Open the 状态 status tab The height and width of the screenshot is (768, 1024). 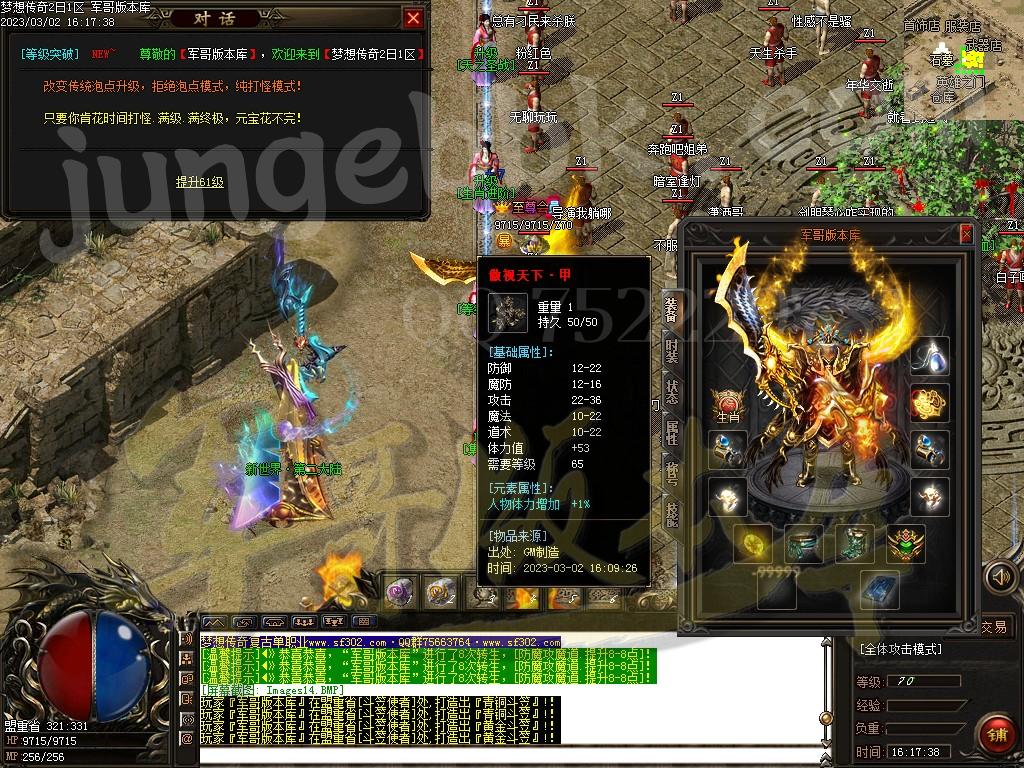[x=672, y=390]
